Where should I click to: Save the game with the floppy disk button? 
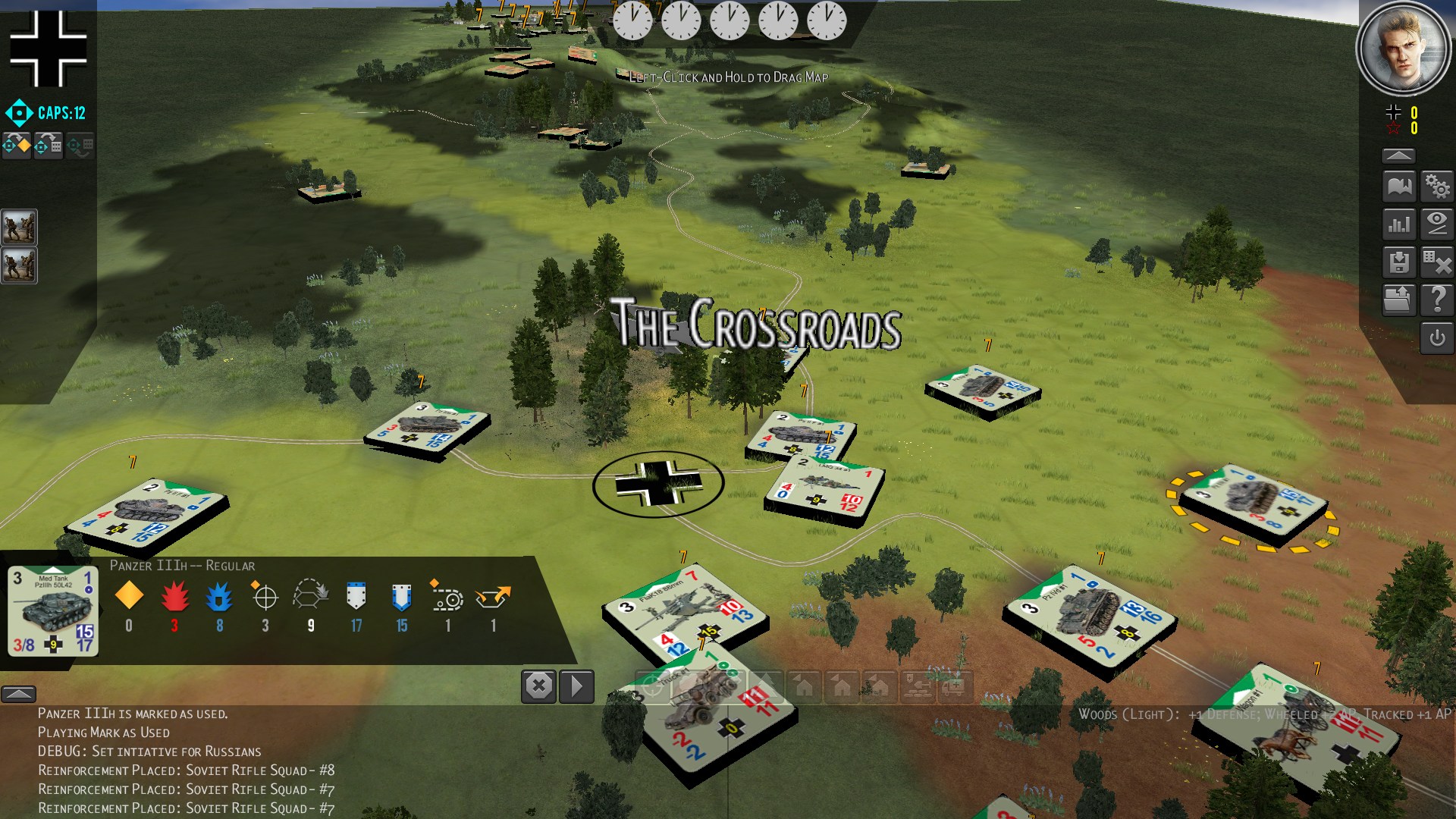coord(1399,262)
